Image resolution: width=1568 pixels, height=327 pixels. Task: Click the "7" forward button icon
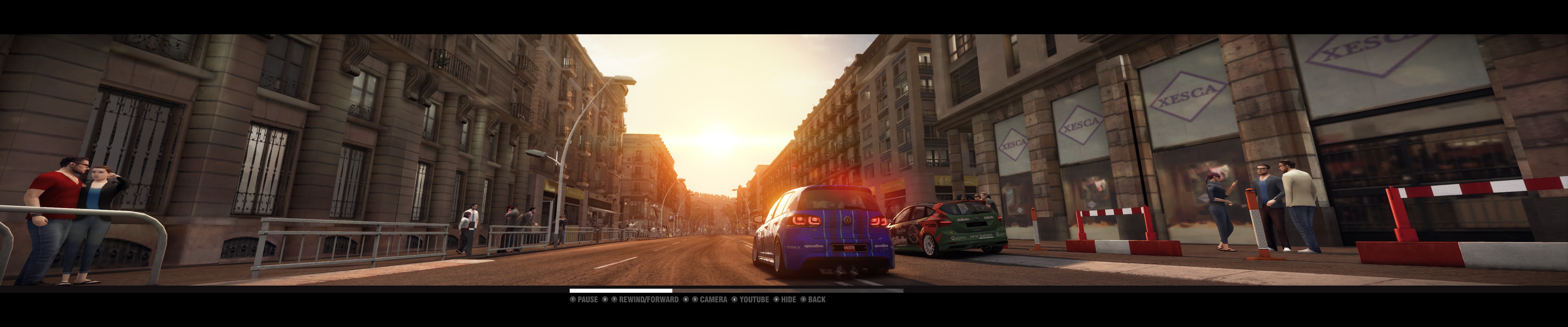pyautogui.click(x=614, y=300)
